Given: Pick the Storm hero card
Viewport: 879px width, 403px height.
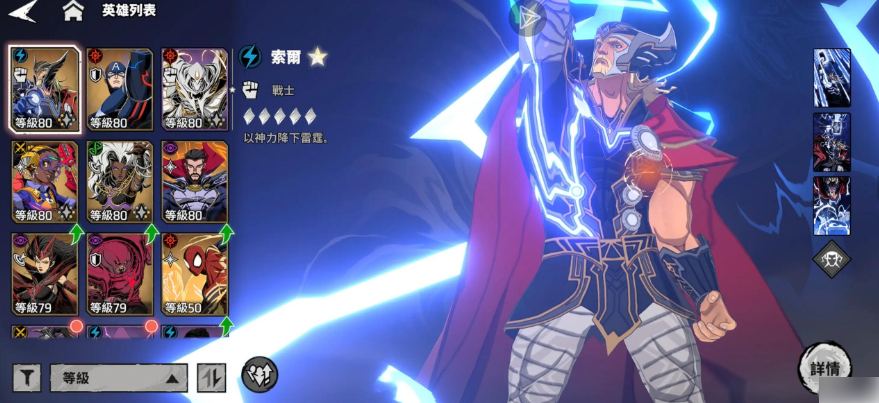Looking at the screenshot, I should click(x=119, y=182).
